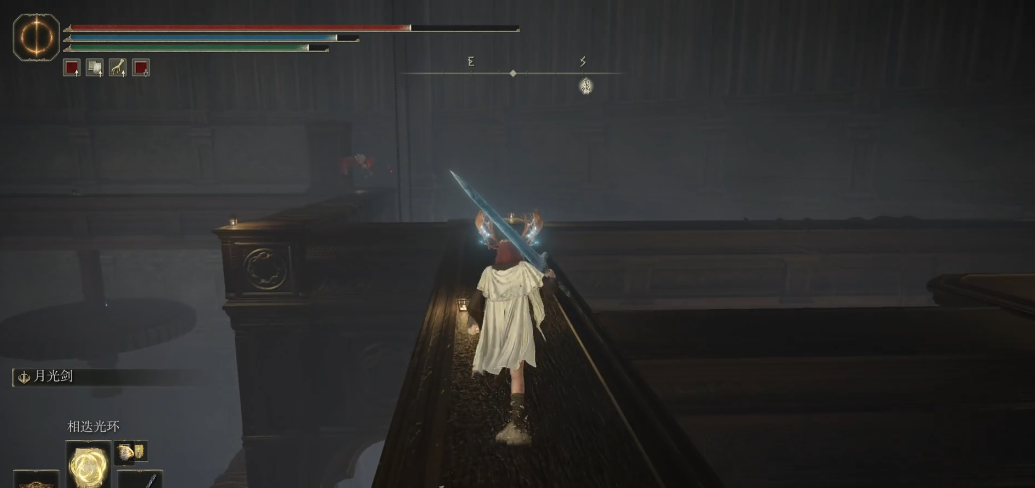Click the glowing marker below the compass
This screenshot has width=1035, height=488.
587,87
